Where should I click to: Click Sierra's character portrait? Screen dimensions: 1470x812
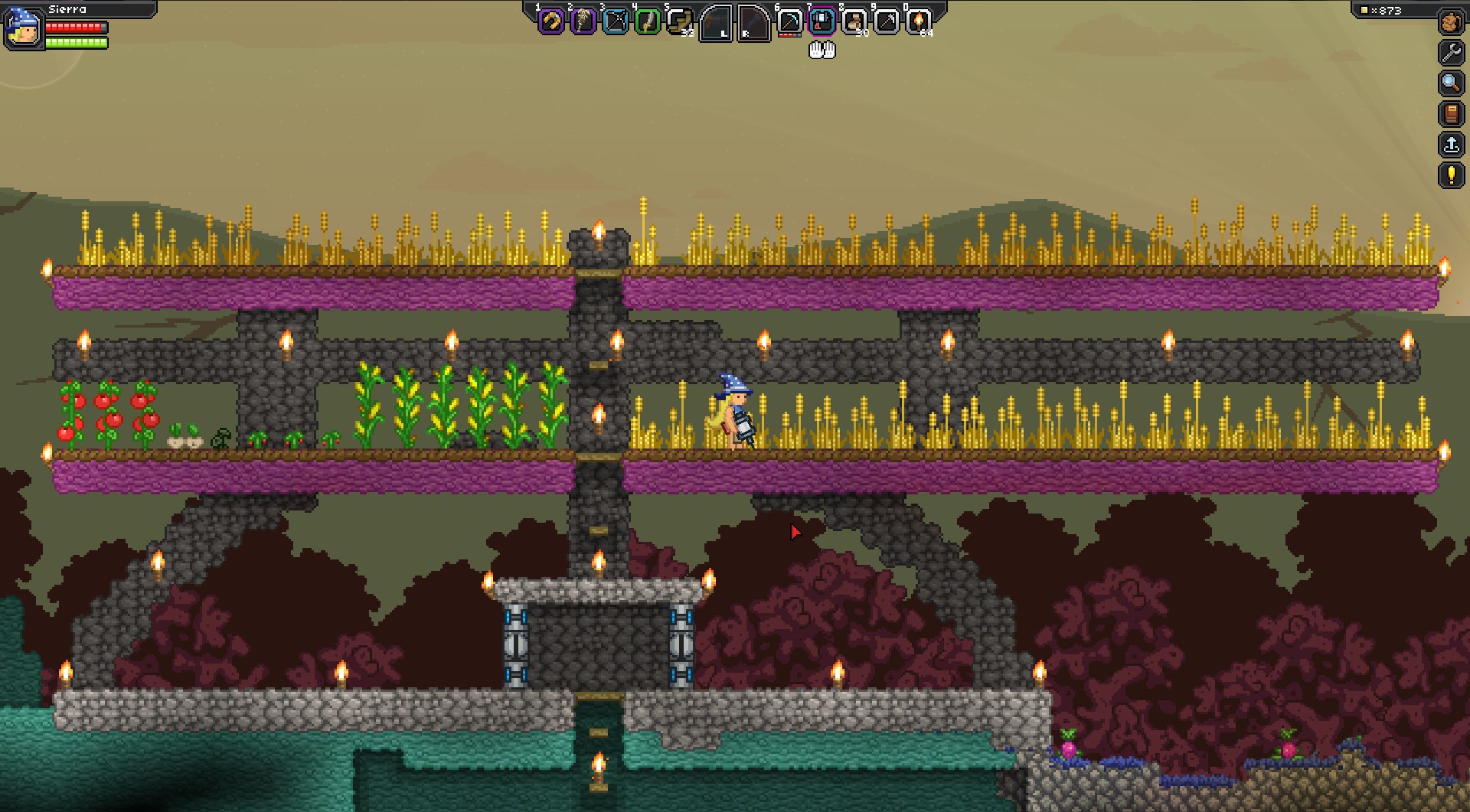[x=23, y=28]
